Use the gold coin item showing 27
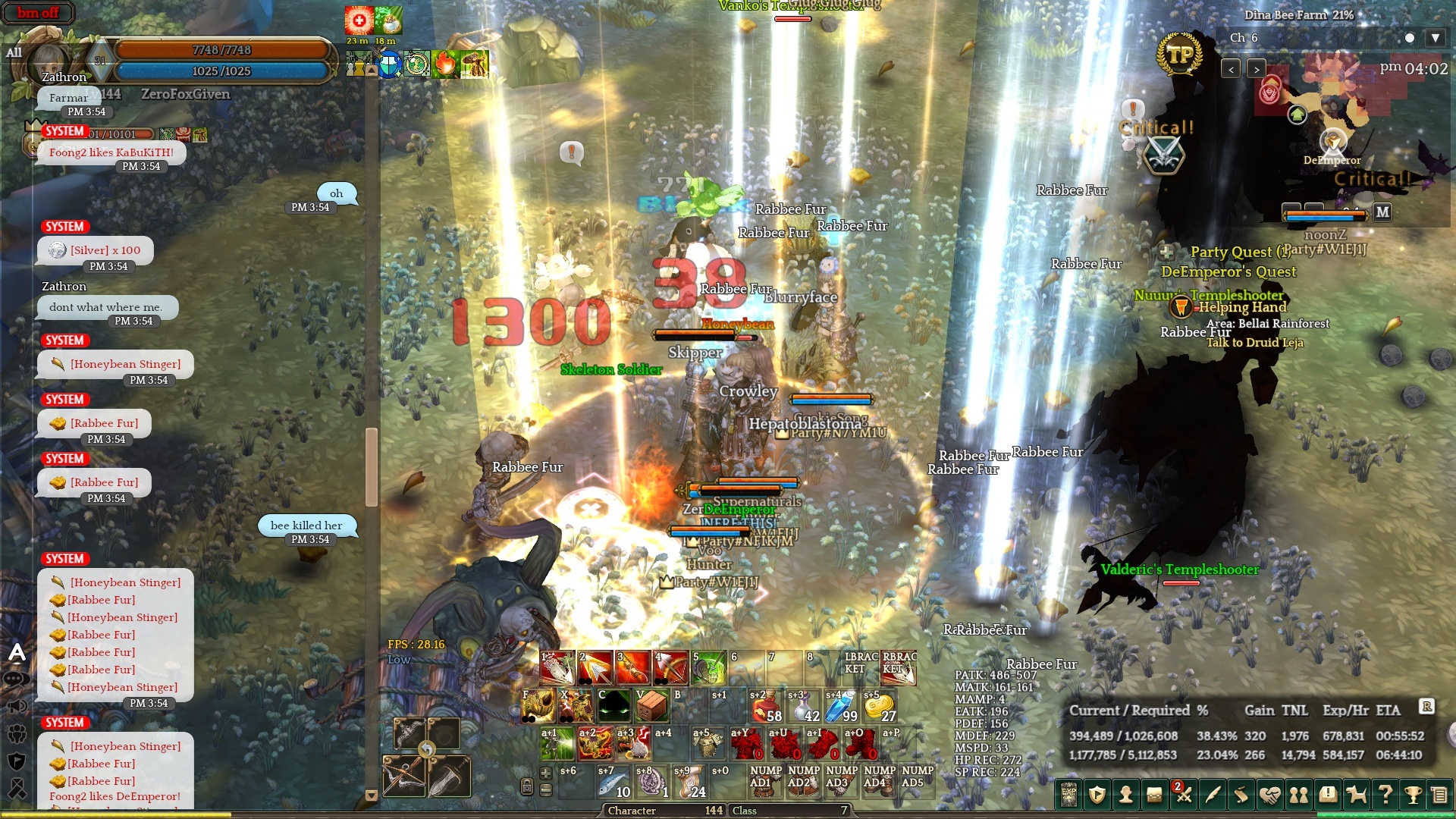The width and height of the screenshot is (1456, 819). 880,706
